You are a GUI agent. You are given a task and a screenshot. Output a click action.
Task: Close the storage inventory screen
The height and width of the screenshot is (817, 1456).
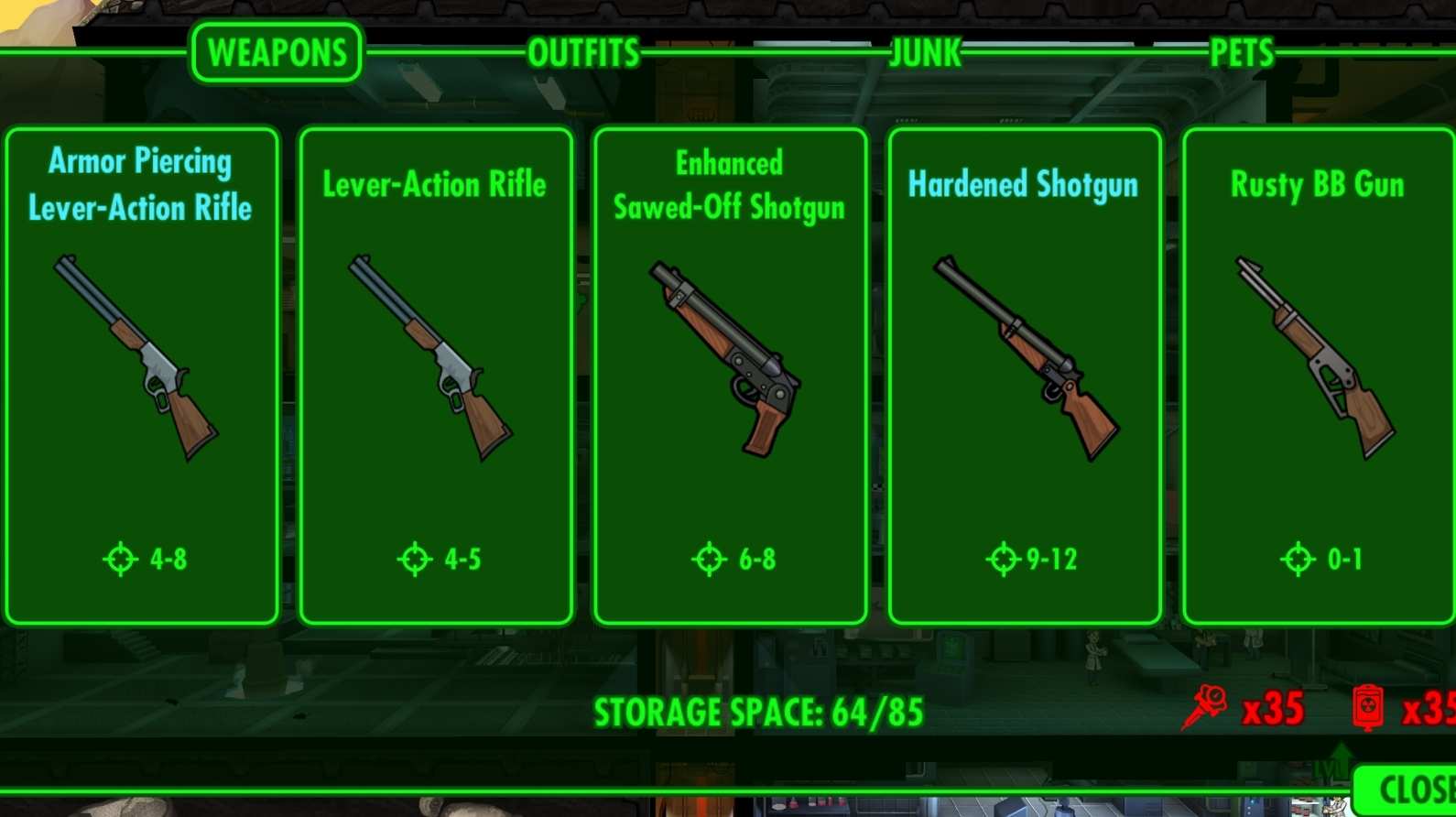pos(1410,790)
